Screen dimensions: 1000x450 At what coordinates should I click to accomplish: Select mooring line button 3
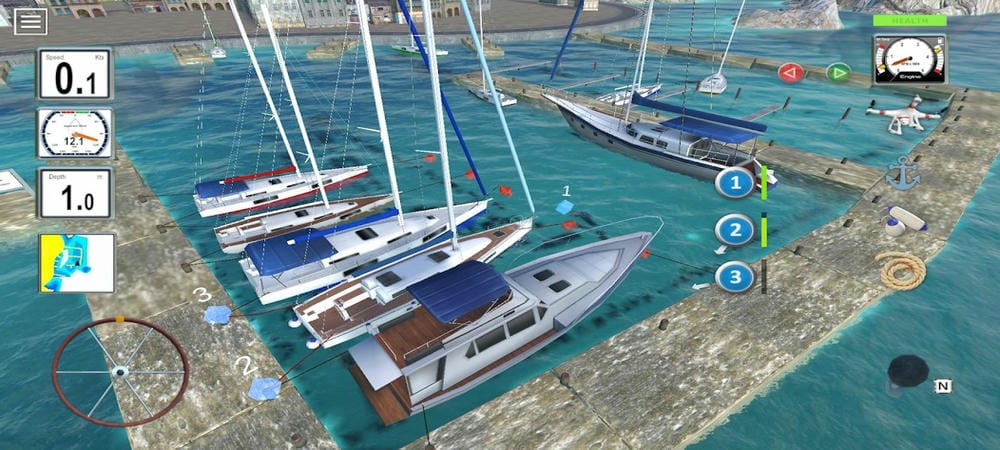[736, 276]
